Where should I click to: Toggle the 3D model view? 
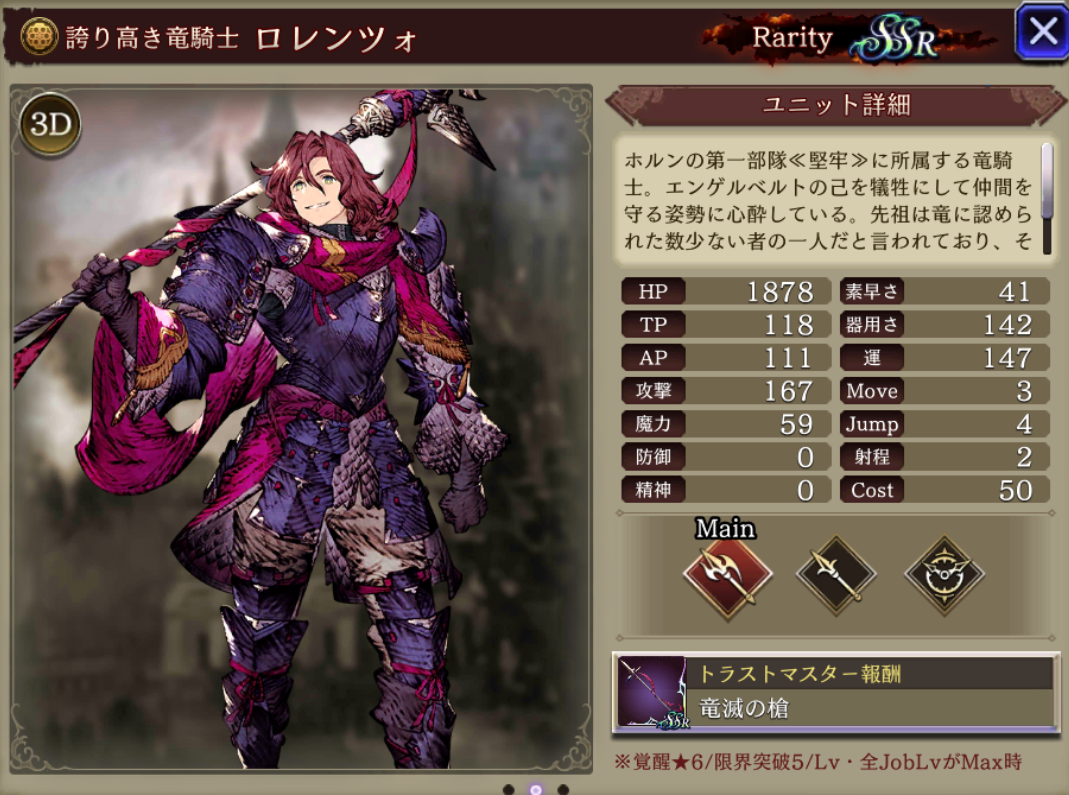pyautogui.click(x=49, y=123)
